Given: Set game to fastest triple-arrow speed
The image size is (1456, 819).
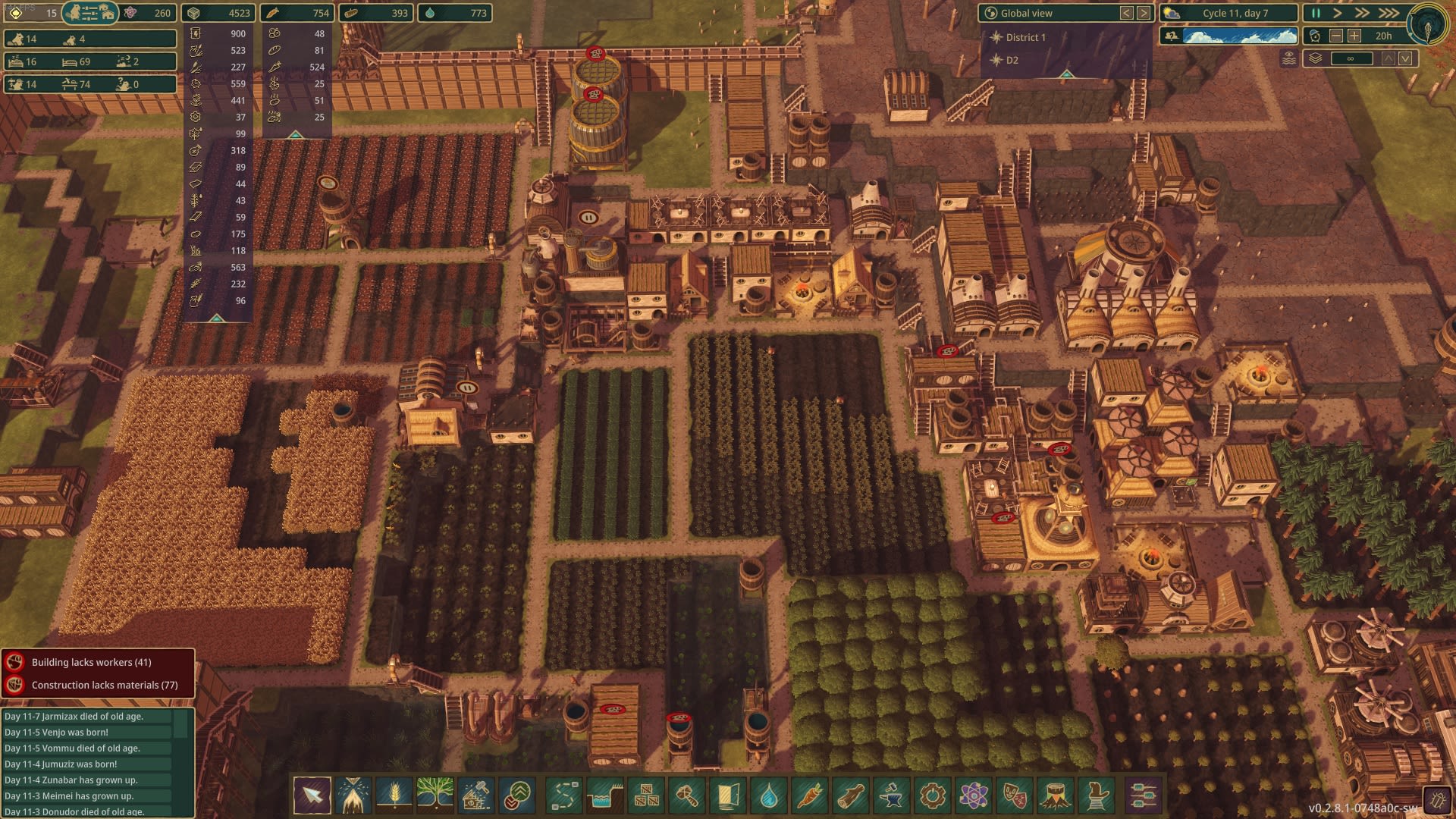Looking at the screenshot, I should pyautogui.click(x=1389, y=13).
